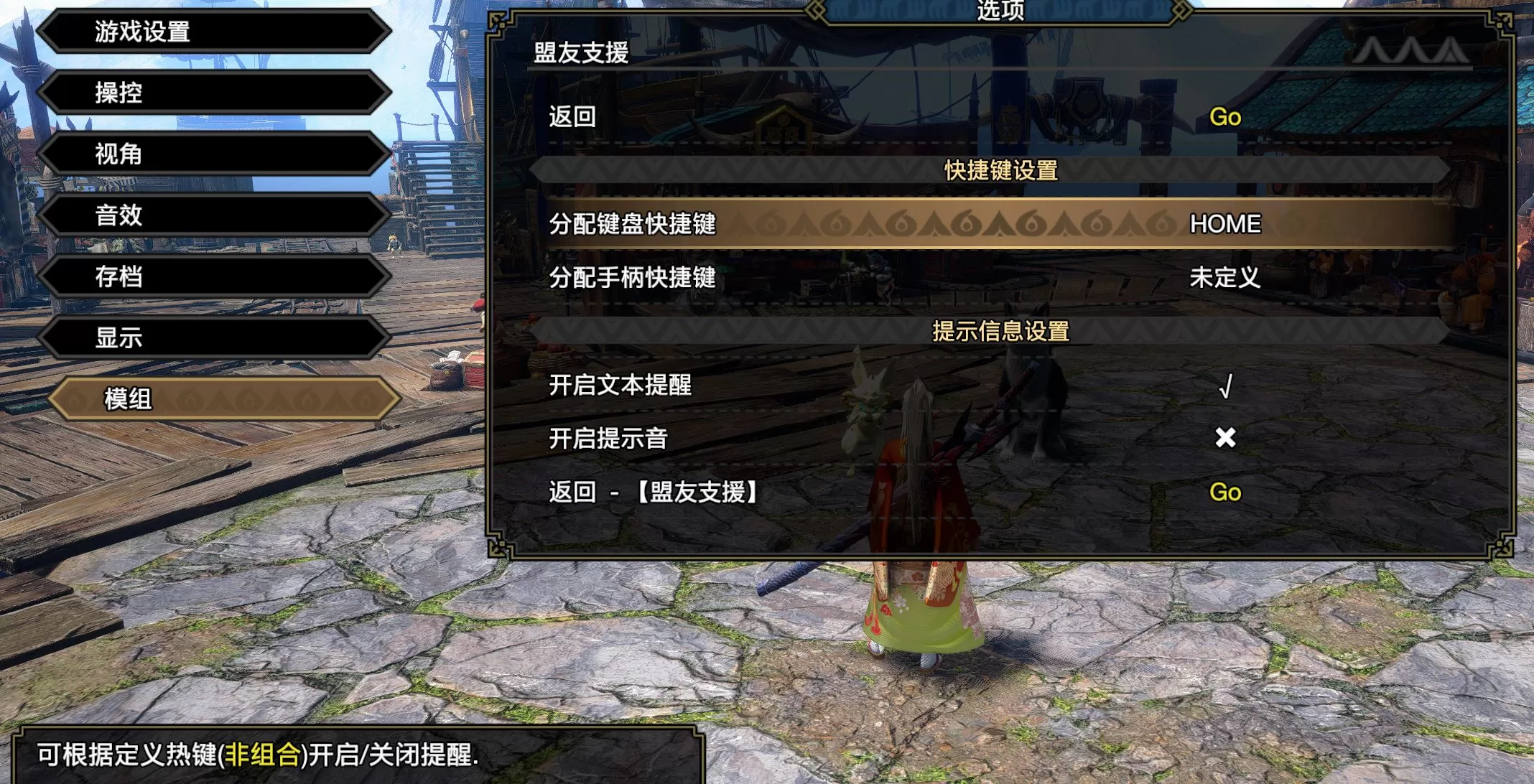Screen dimensions: 1534x784
Task: Select the 存档 category in the sidebar
Action: pos(213,276)
